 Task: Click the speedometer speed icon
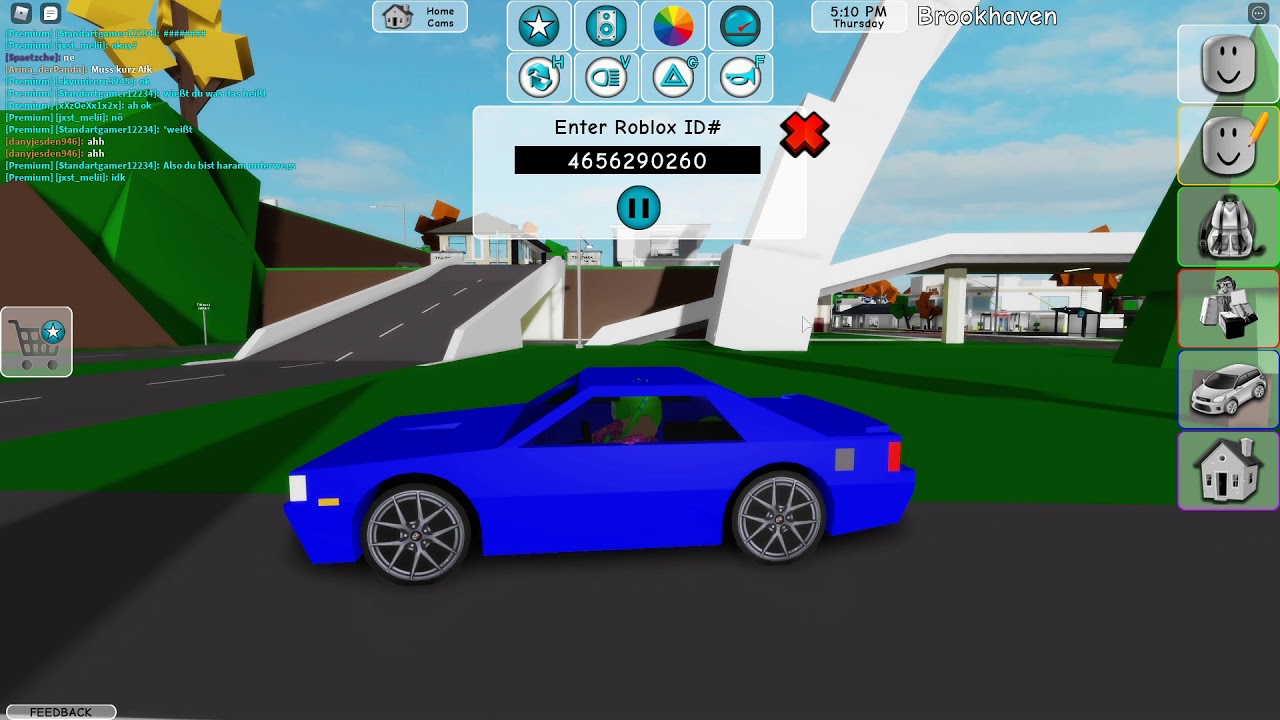740,27
